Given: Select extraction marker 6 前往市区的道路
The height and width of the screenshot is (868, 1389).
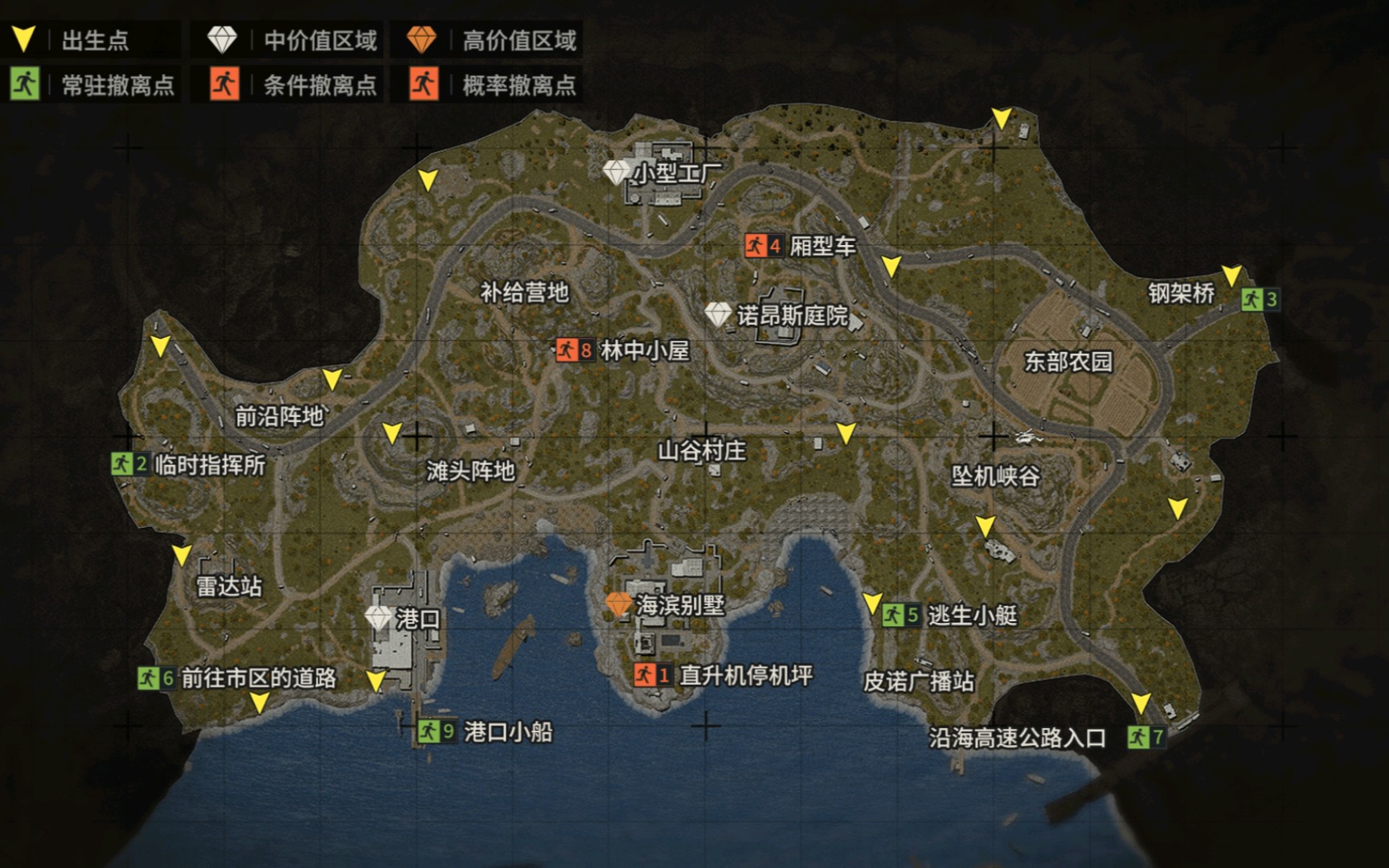Looking at the screenshot, I should coord(156,678).
